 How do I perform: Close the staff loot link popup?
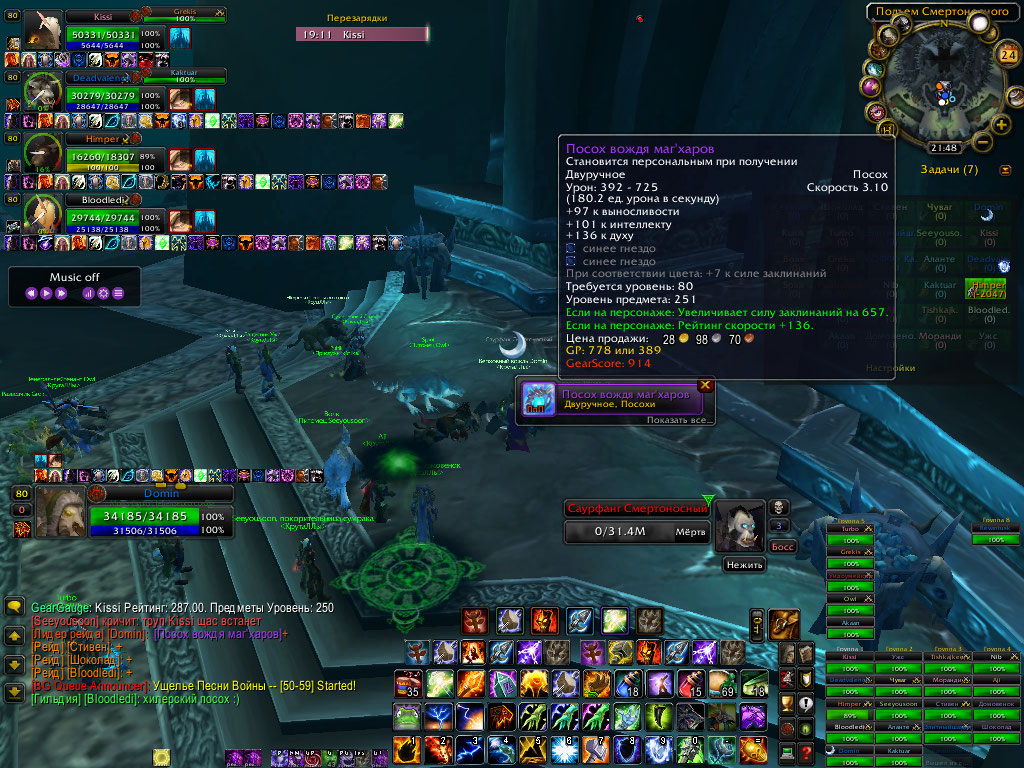(705, 384)
